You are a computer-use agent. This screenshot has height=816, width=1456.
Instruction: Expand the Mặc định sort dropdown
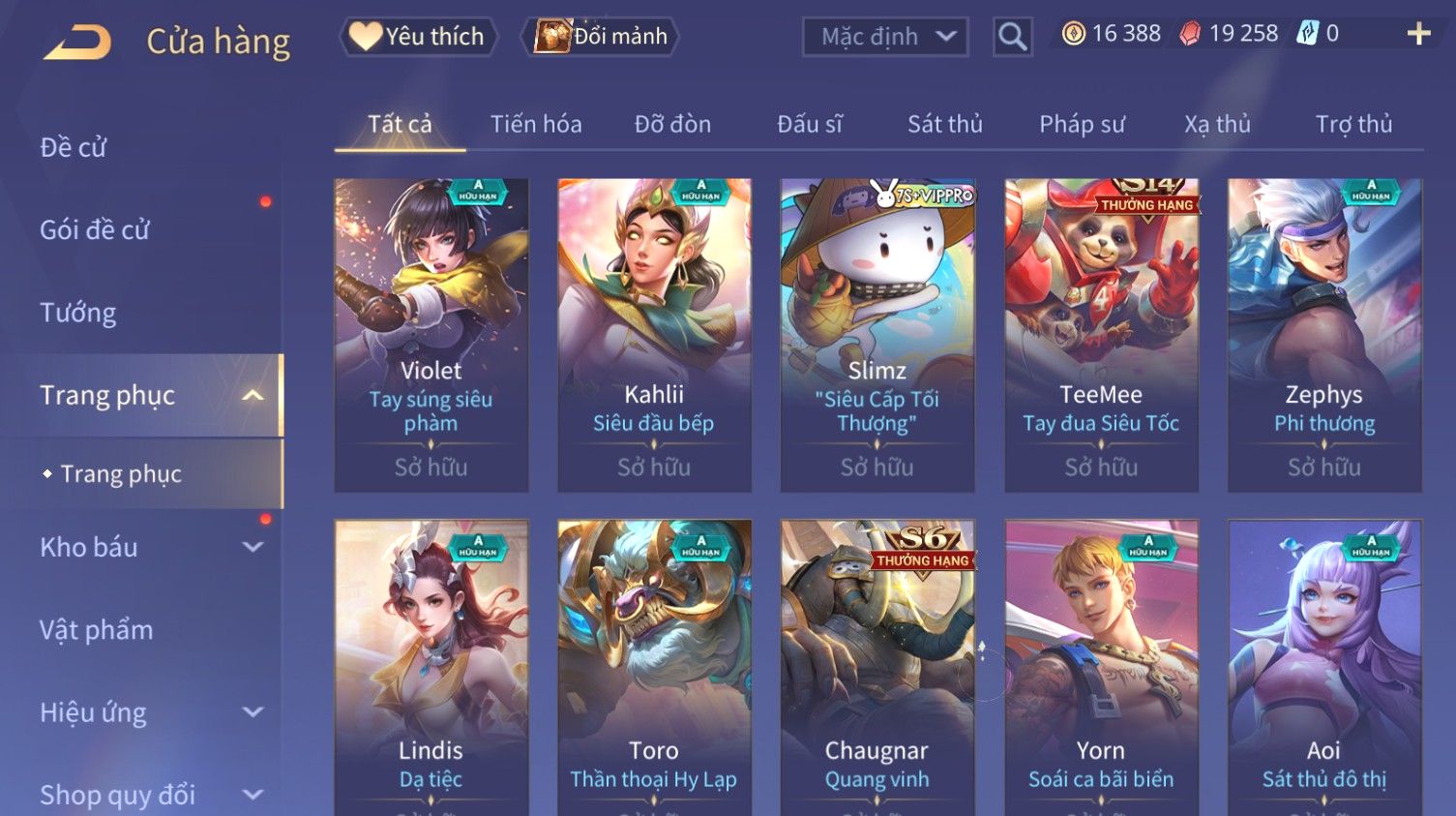pos(885,38)
